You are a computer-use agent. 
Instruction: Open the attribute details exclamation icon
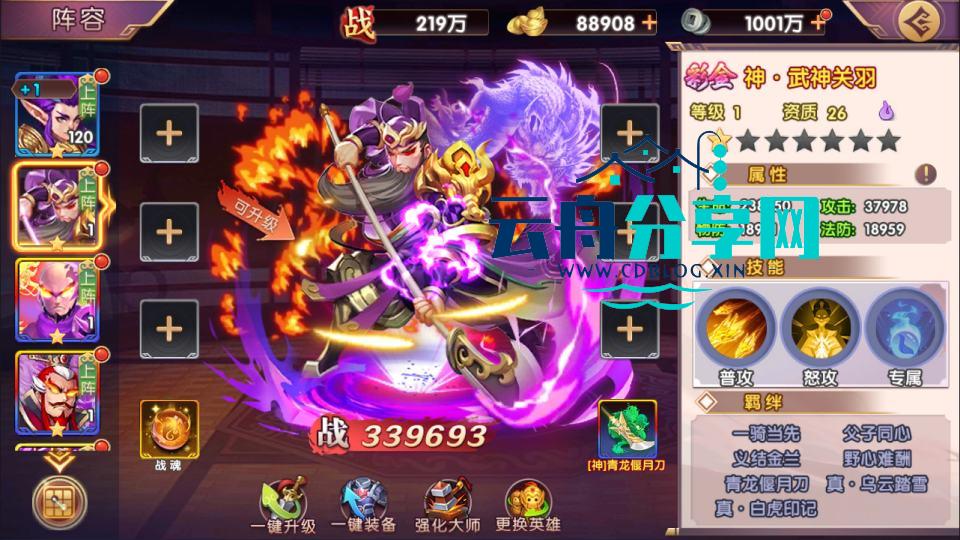click(926, 174)
